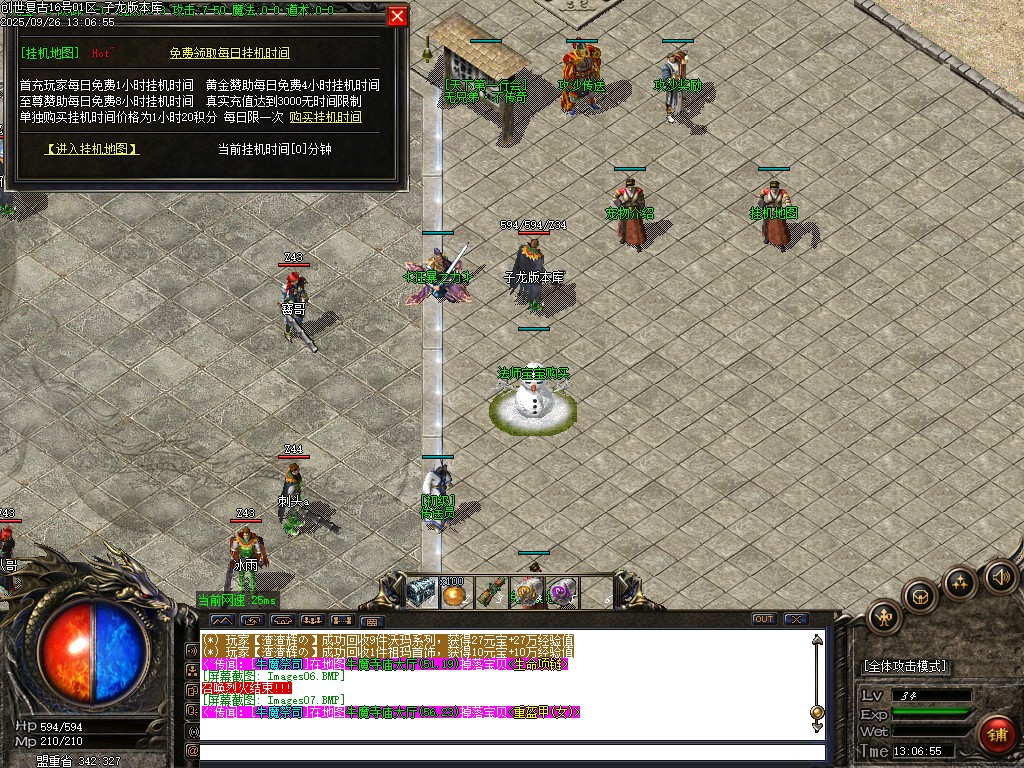Focus the chat text input field
The height and width of the screenshot is (768, 1024).
[x=510, y=751]
